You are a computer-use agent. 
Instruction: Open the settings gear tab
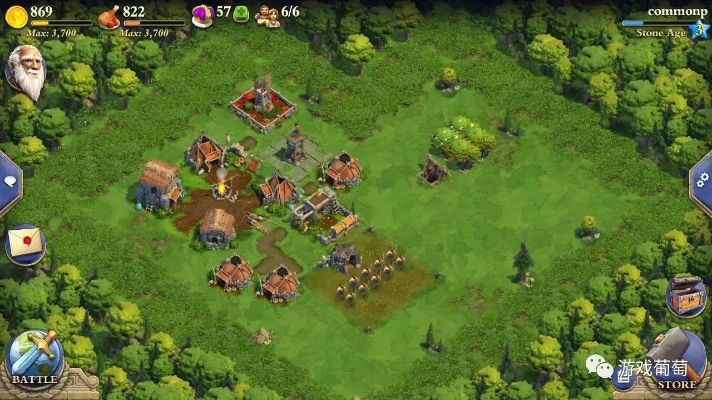[703, 183]
